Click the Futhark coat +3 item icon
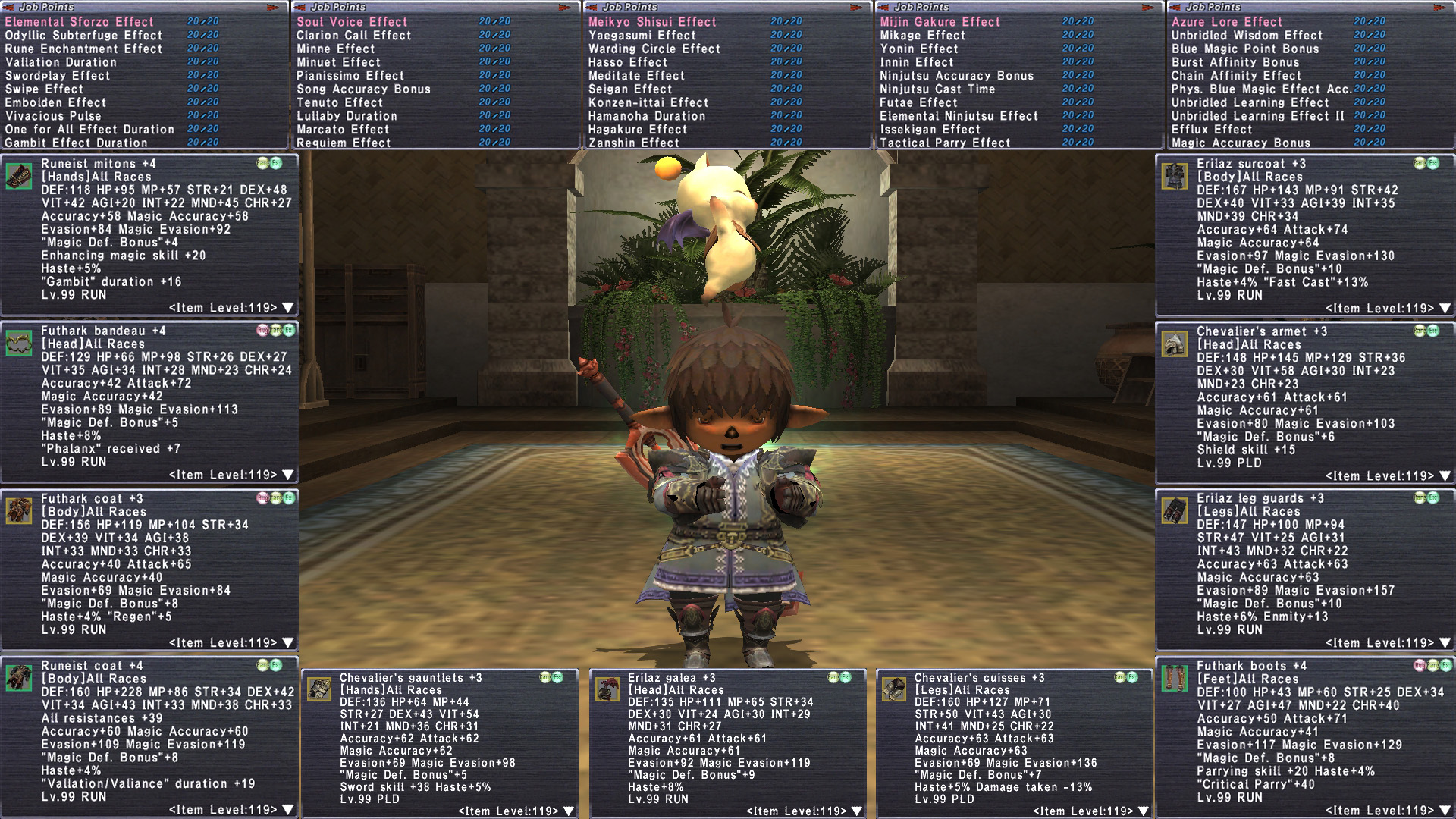Viewport: 1456px width, 819px height. [x=19, y=511]
